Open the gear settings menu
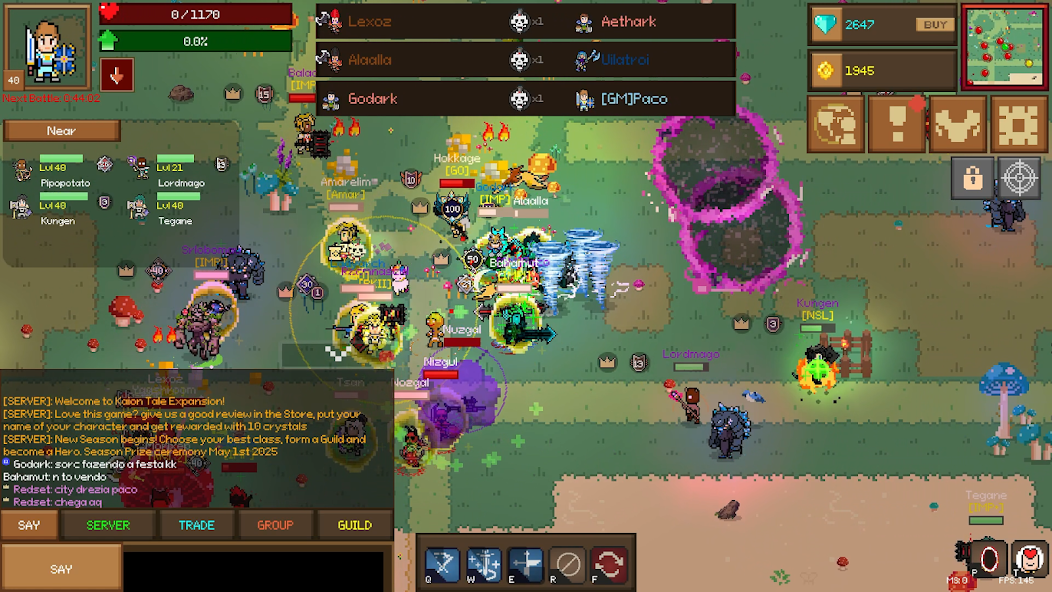The width and height of the screenshot is (1052, 592). [x=1018, y=124]
